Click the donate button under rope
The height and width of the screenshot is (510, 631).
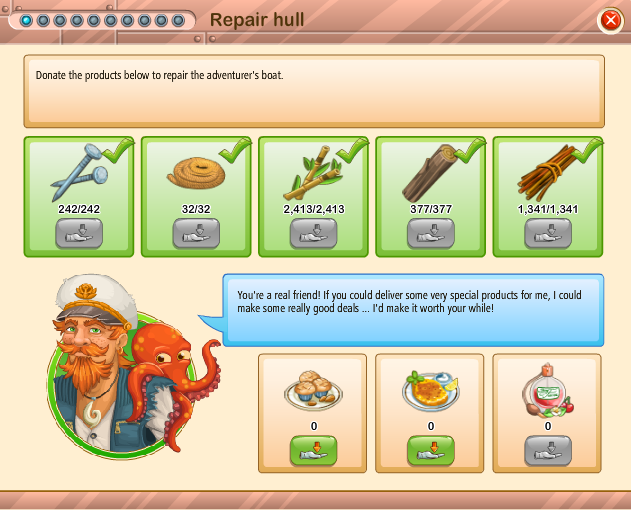(196, 233)
